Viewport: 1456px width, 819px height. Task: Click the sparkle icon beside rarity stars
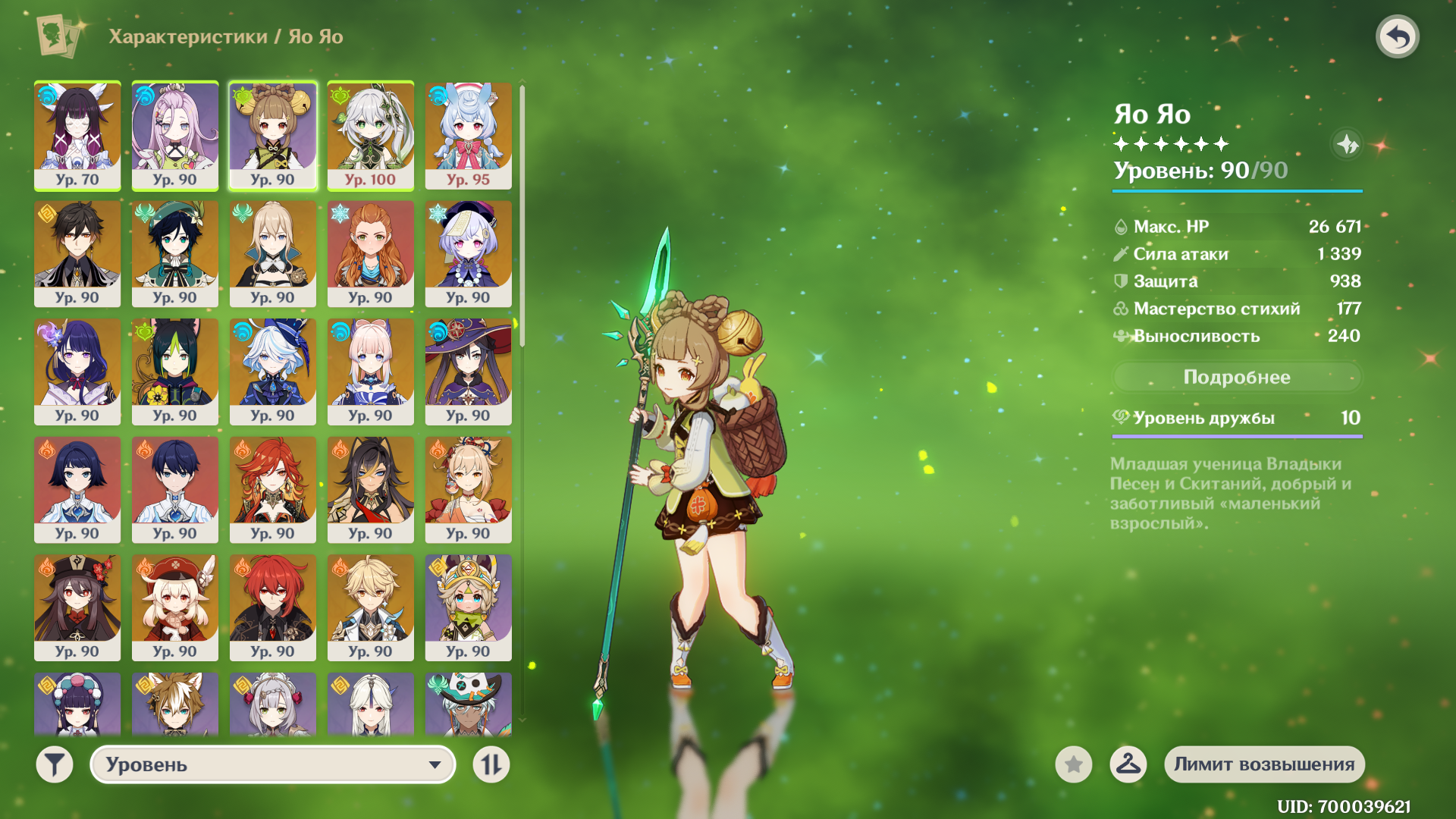tap(1347, 144)
